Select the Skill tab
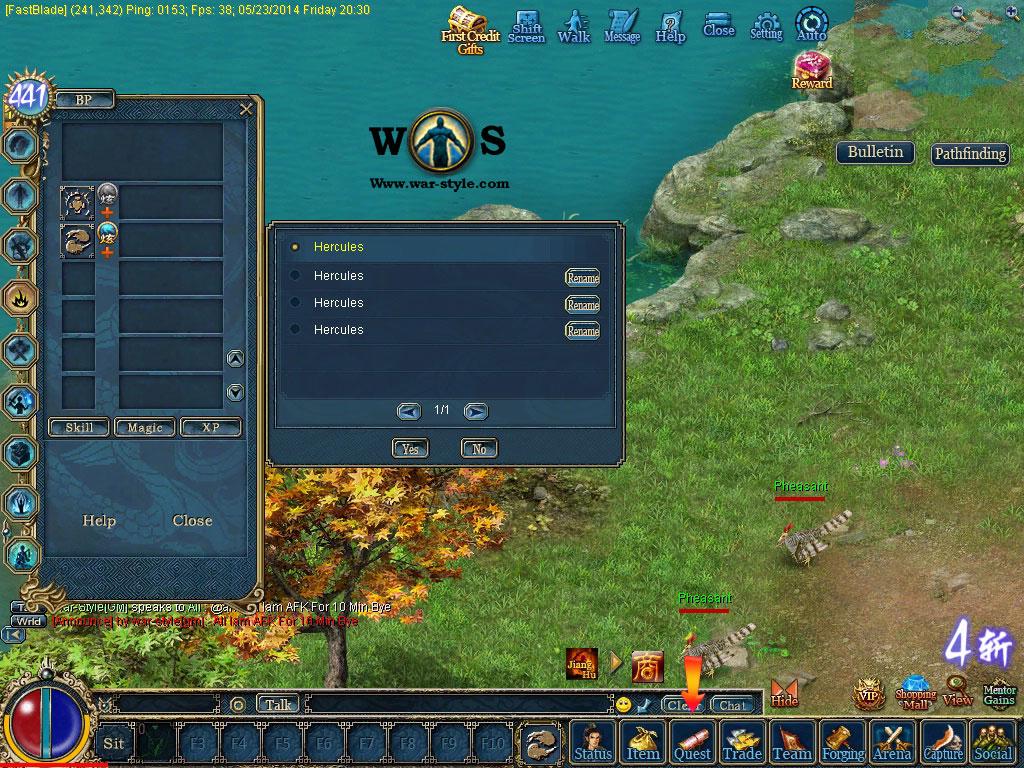Viewport: 1024px width, 768px height. coord(79,427)
